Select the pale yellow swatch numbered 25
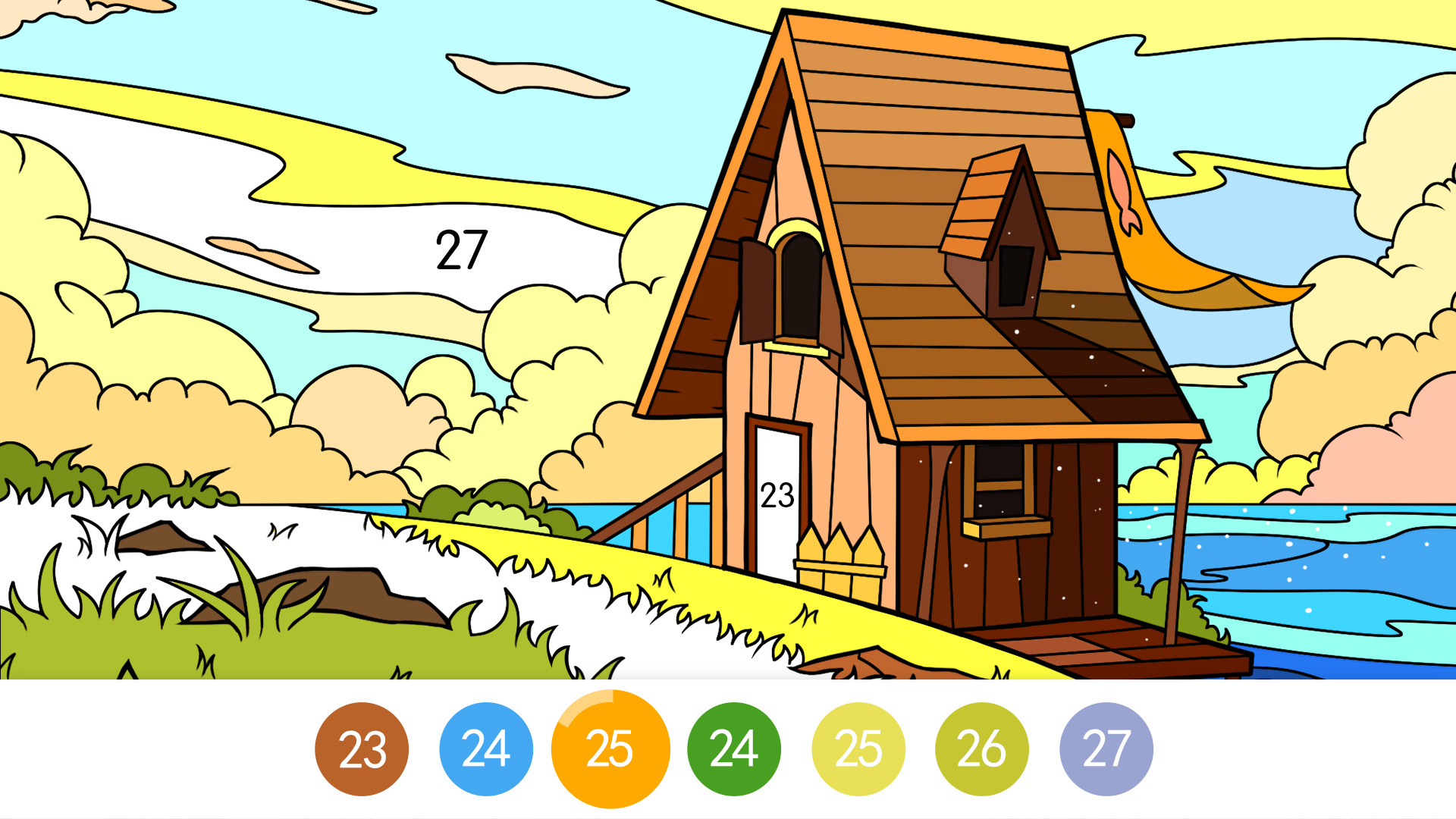1456x819 pixels. (x=858, y=748)
